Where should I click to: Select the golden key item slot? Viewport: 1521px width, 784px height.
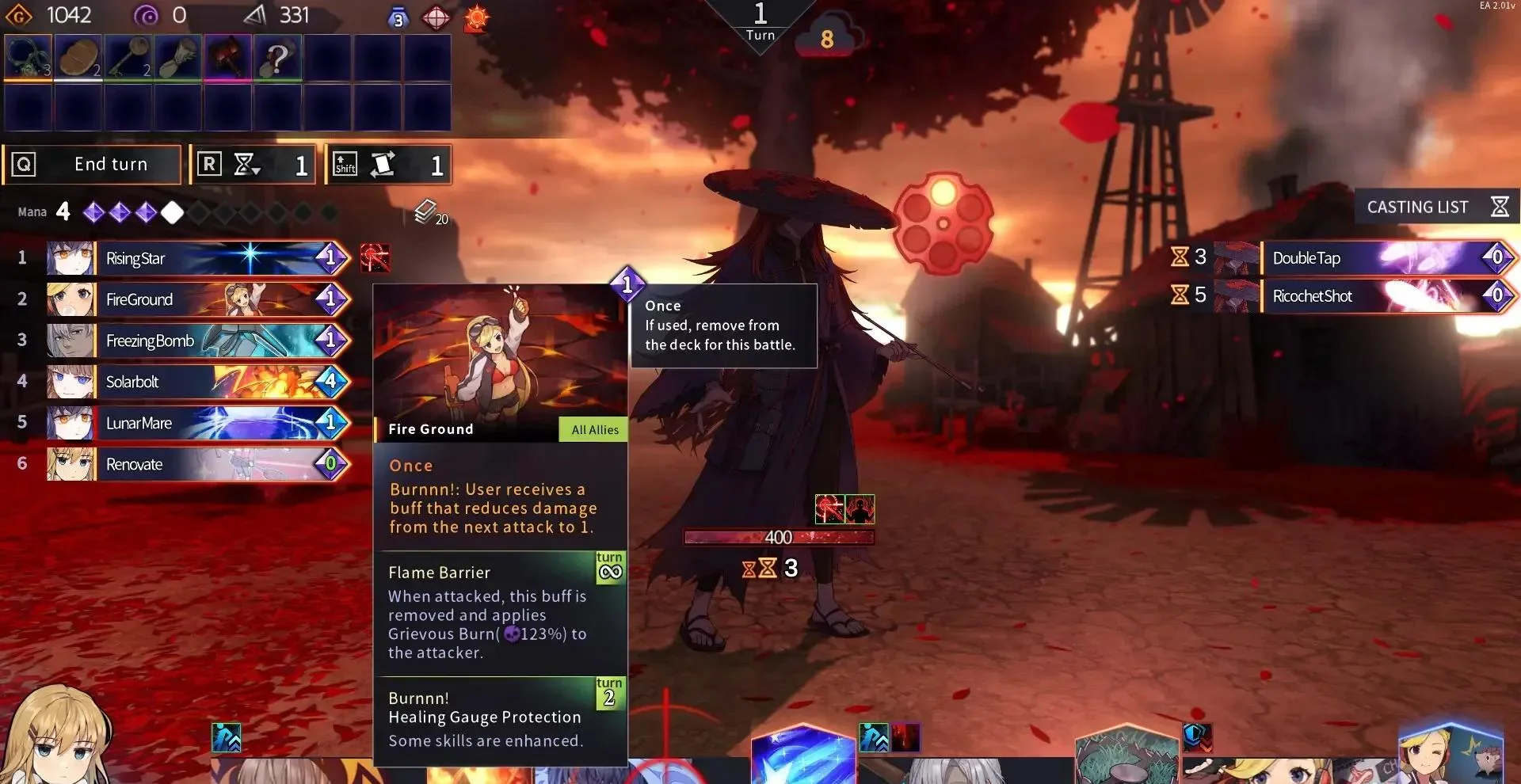128,57
